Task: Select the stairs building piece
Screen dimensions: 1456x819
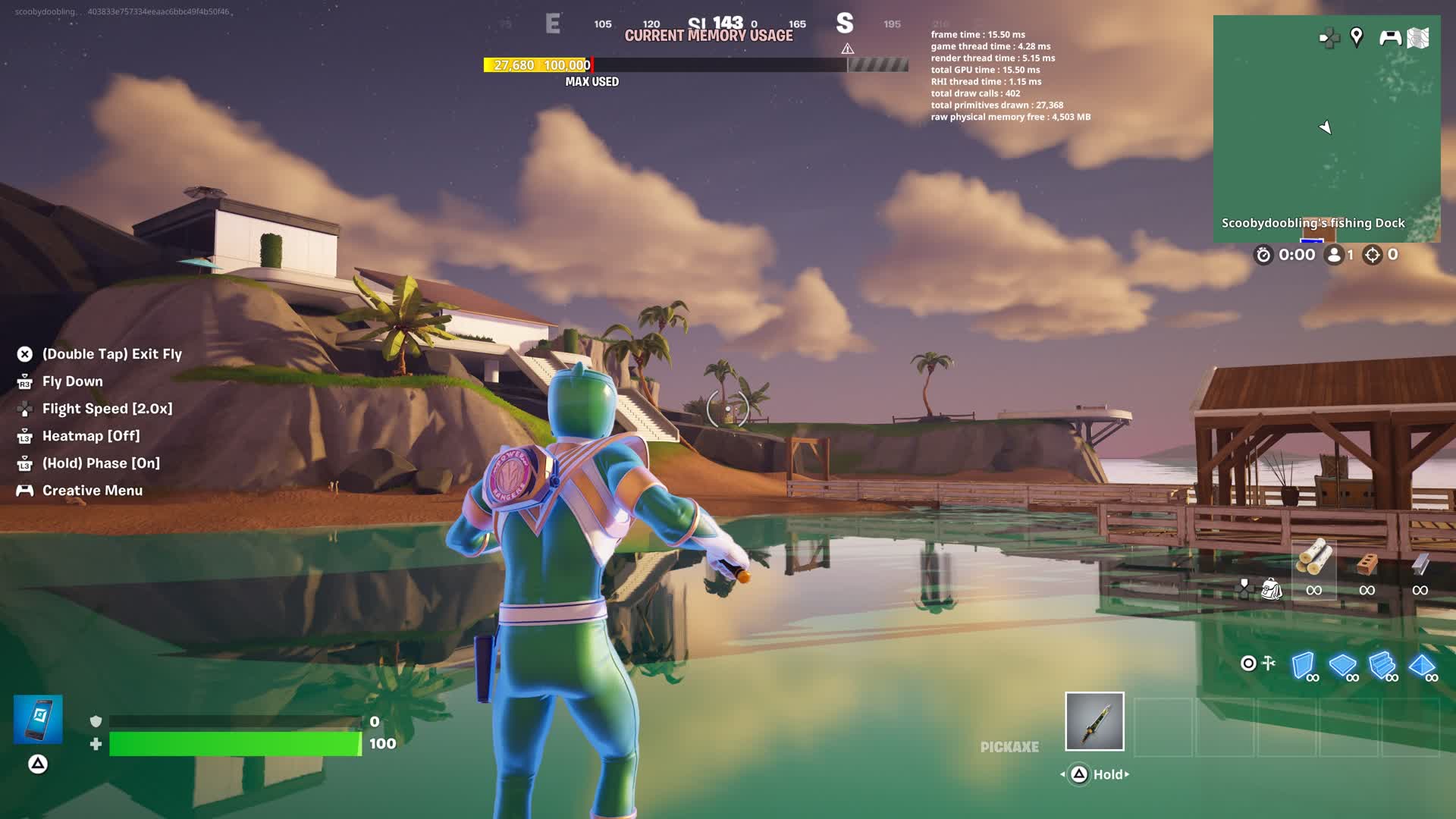Action: coord(1382,666)
